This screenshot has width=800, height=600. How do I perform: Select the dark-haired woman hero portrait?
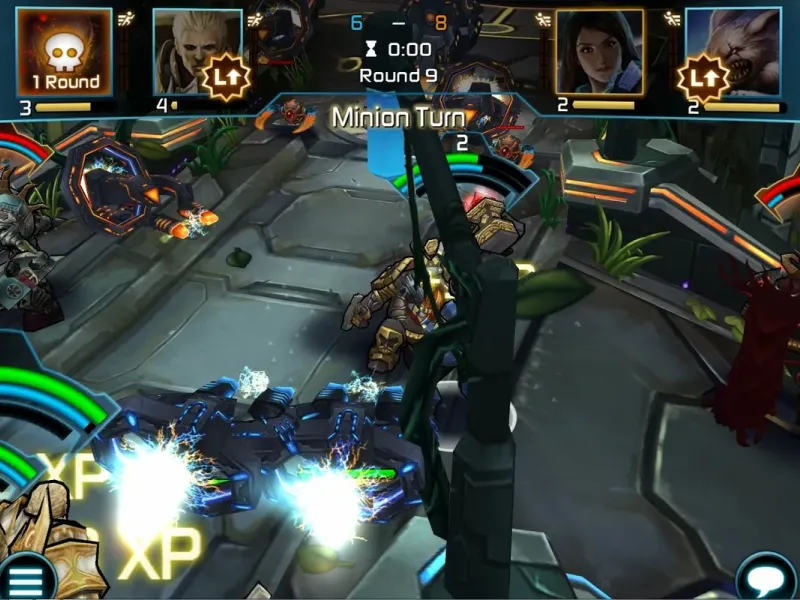(x=599, y=51)
